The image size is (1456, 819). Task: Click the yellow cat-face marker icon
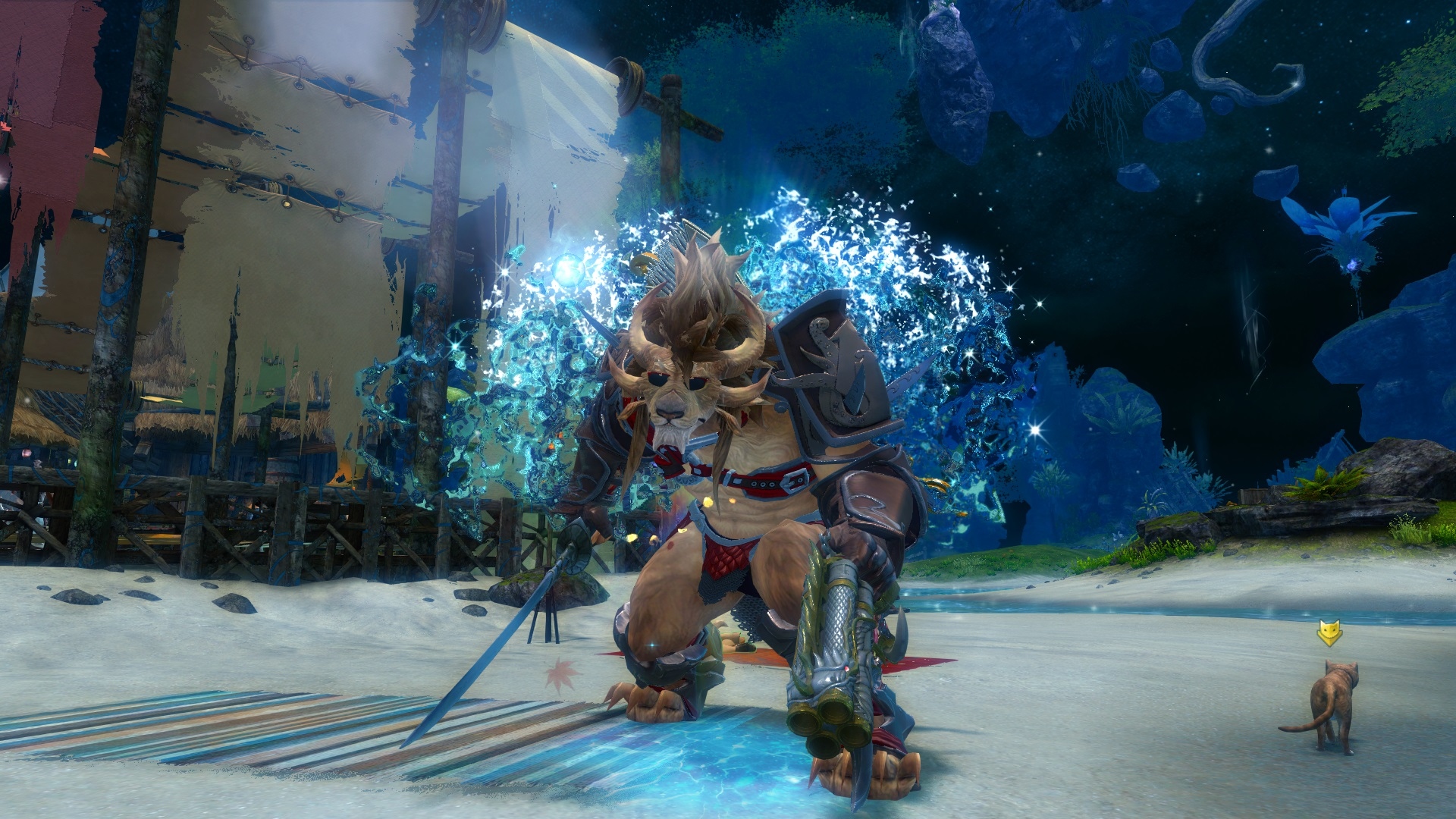click(1329, 632)
